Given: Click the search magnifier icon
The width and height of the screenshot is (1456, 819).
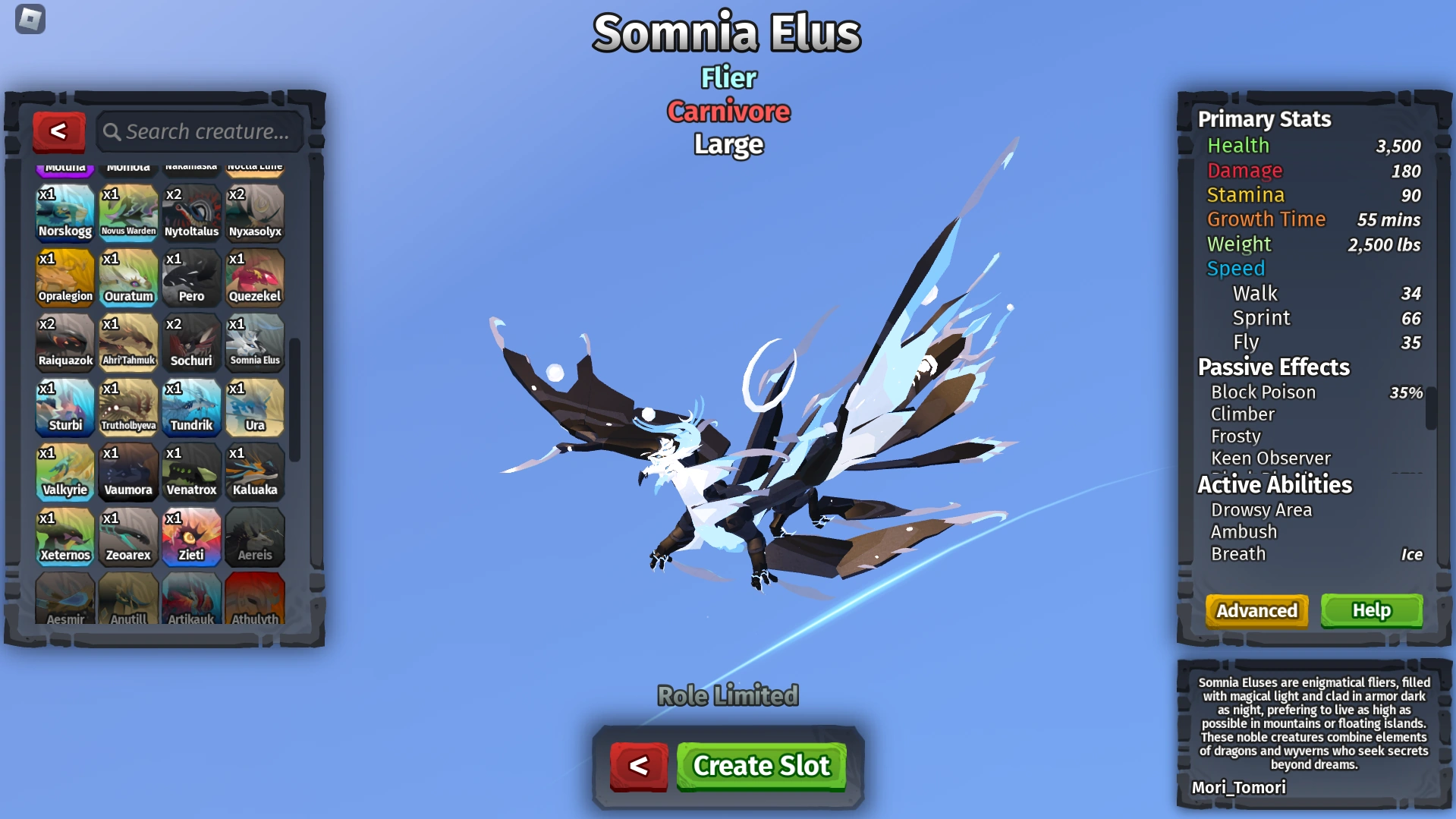Looking at the screenshot, I should coord(112,131).
